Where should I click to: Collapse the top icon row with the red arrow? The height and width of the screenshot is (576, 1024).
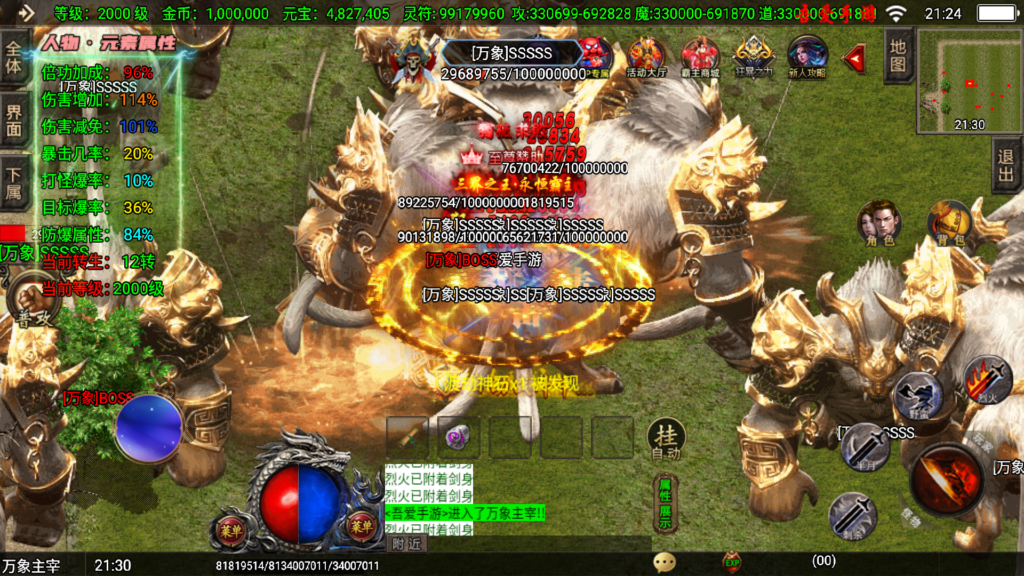click(854, 59)
